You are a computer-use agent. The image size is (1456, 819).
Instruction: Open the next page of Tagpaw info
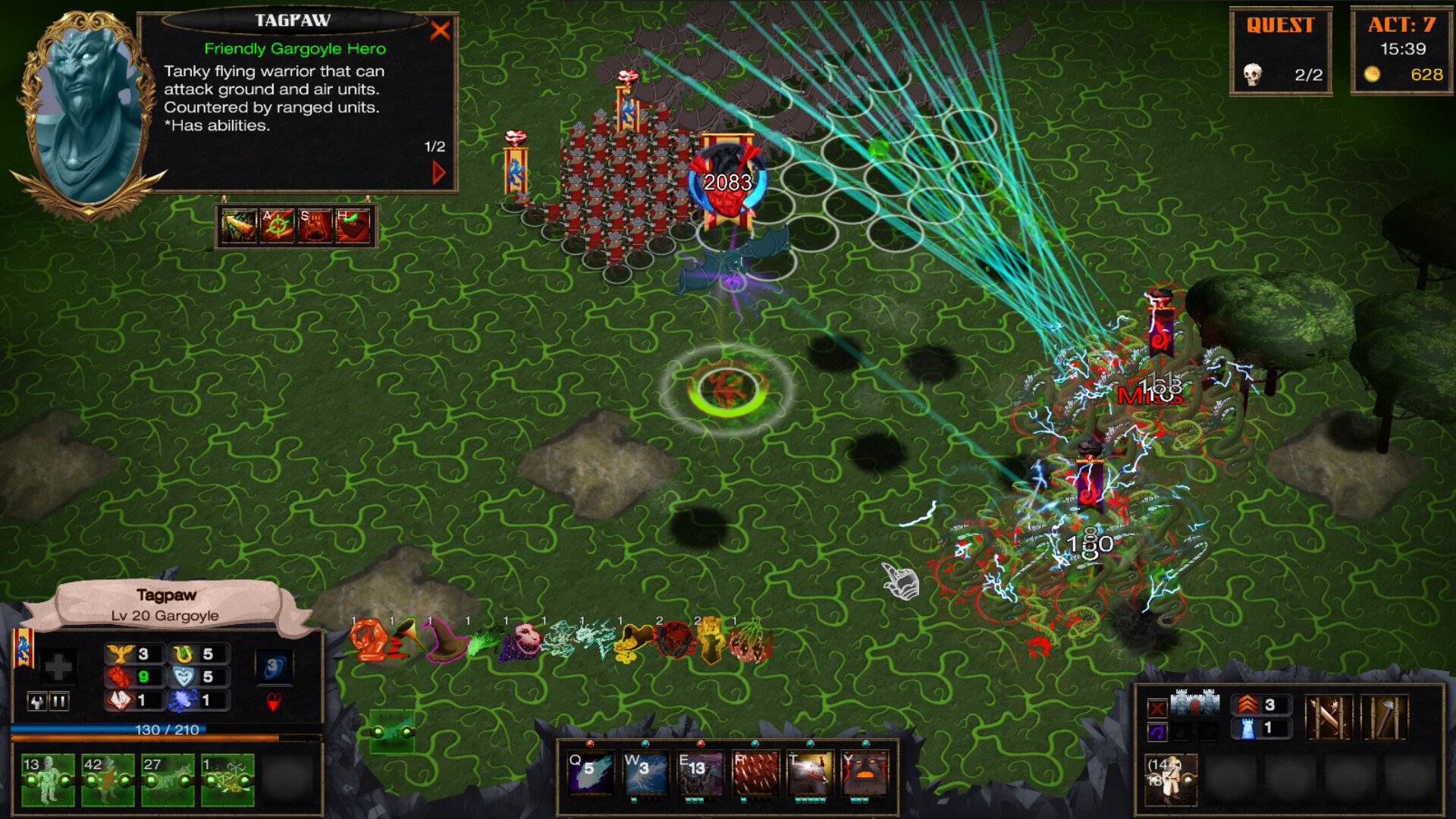[x=438, y=171]
